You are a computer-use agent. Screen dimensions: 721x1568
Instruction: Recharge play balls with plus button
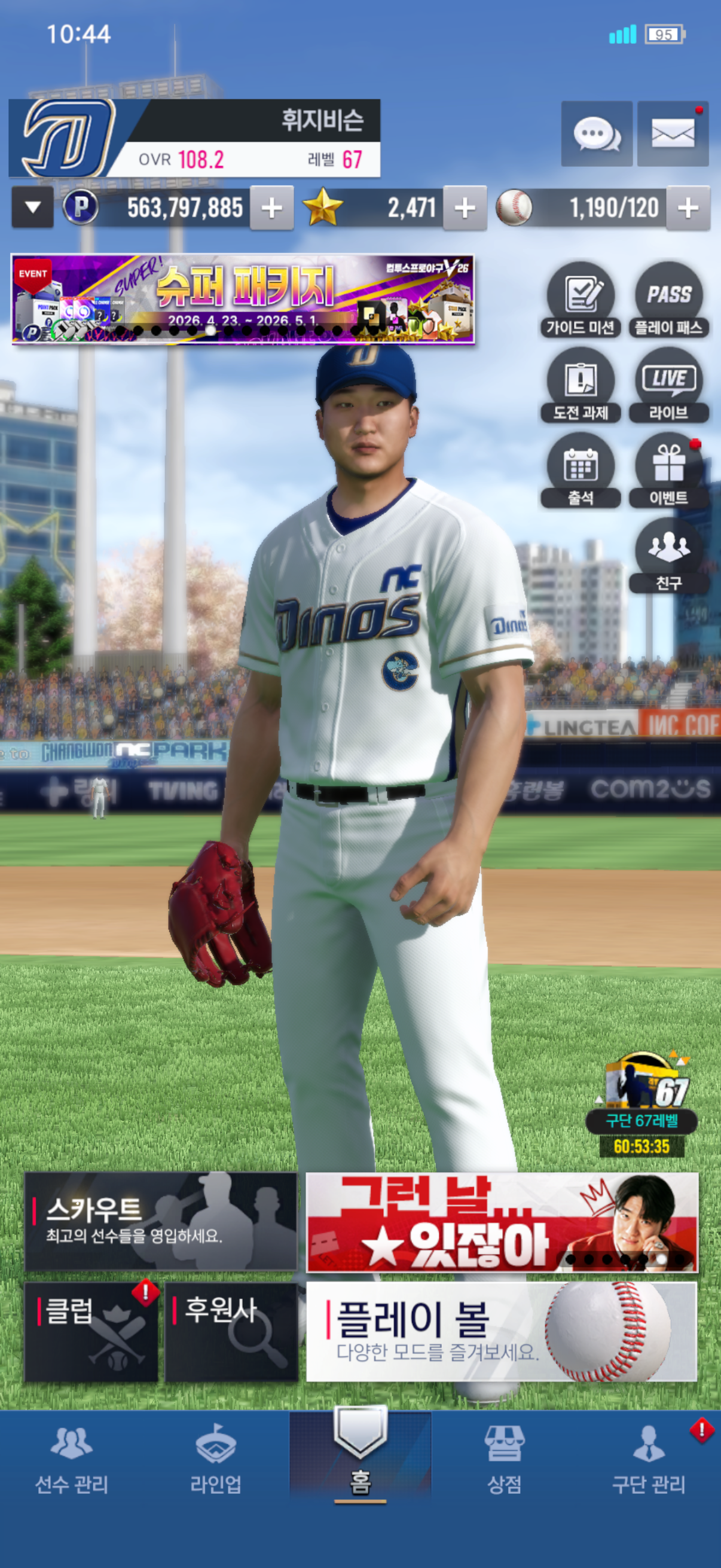click(688, 208)
